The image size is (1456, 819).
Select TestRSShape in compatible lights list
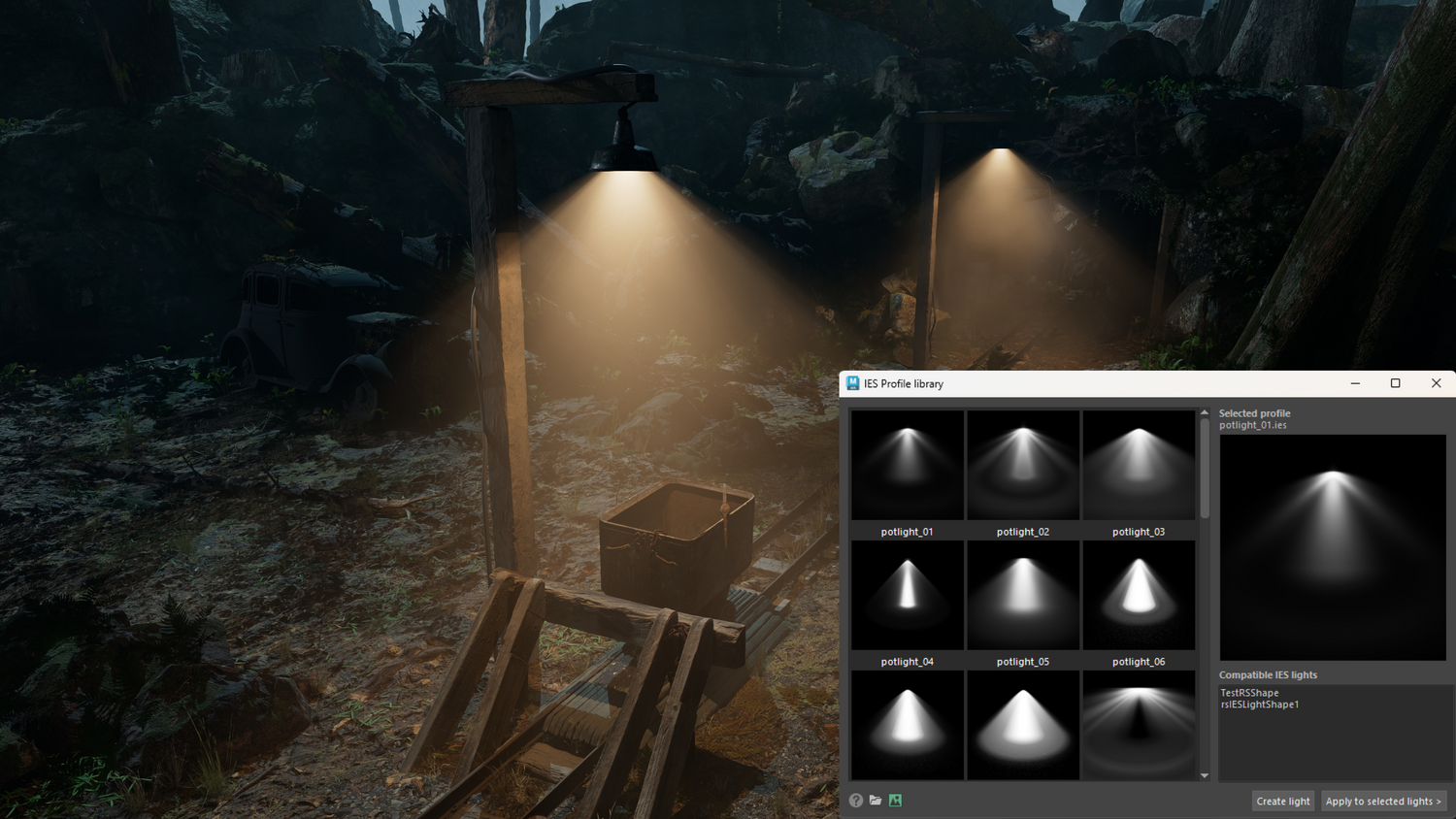pos(1249,693)
